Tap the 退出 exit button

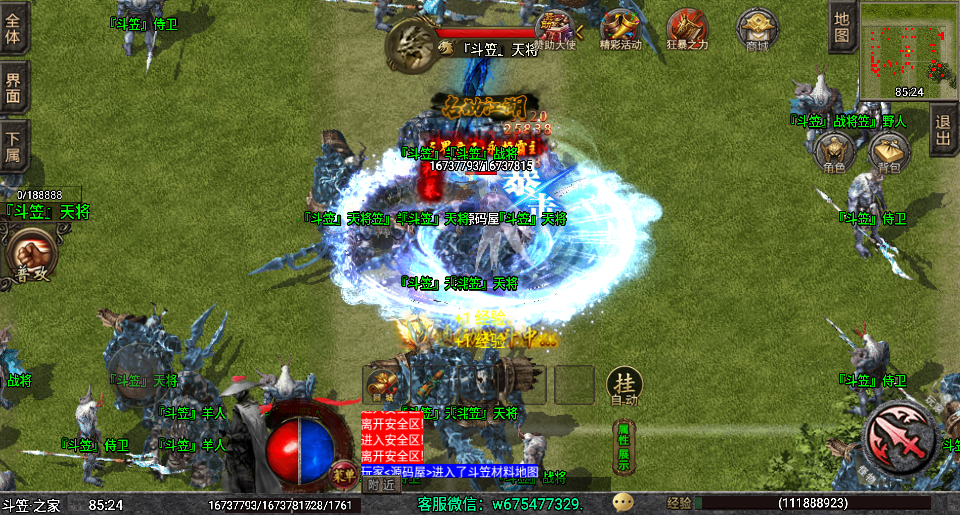click(x=942, y=129)
